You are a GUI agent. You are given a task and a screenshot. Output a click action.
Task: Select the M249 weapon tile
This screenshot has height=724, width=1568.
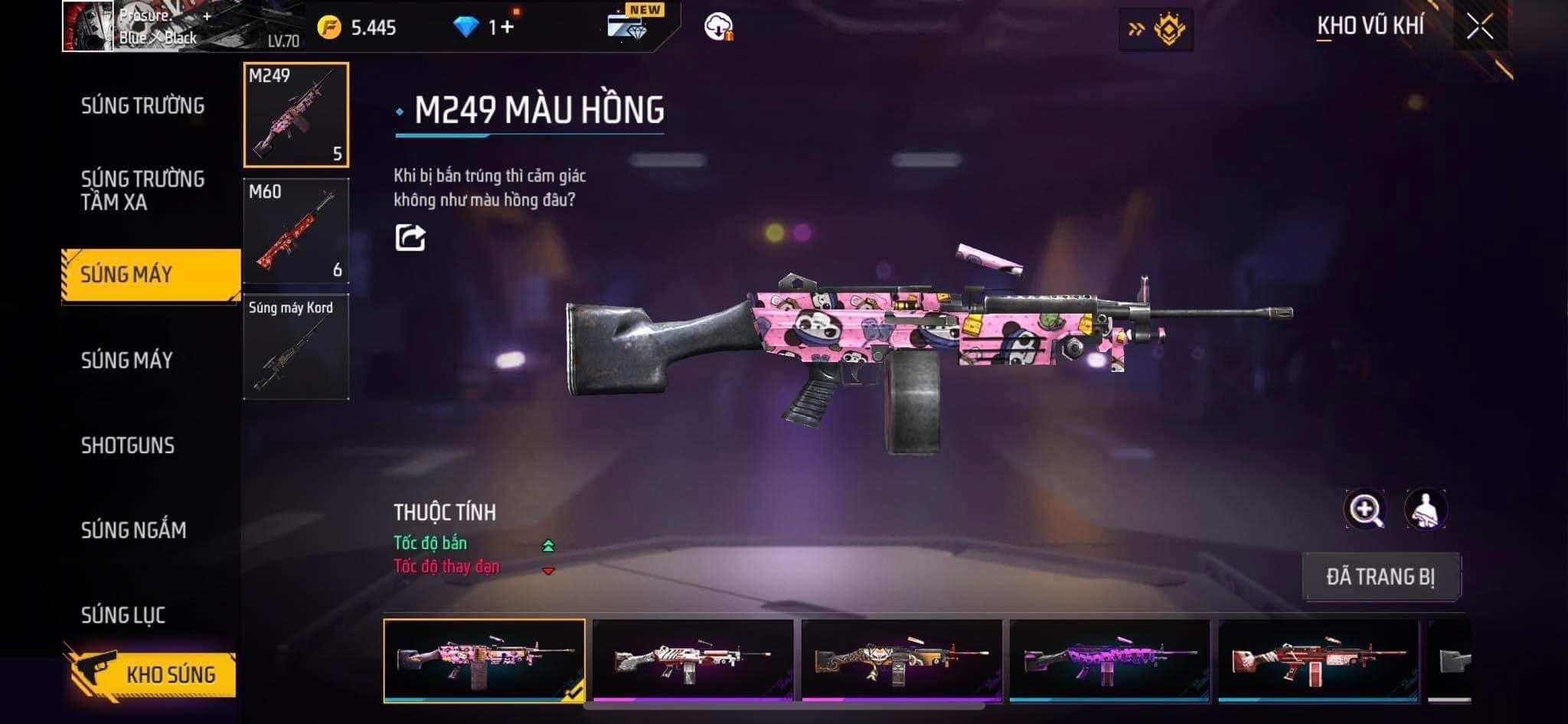(296, 115)
